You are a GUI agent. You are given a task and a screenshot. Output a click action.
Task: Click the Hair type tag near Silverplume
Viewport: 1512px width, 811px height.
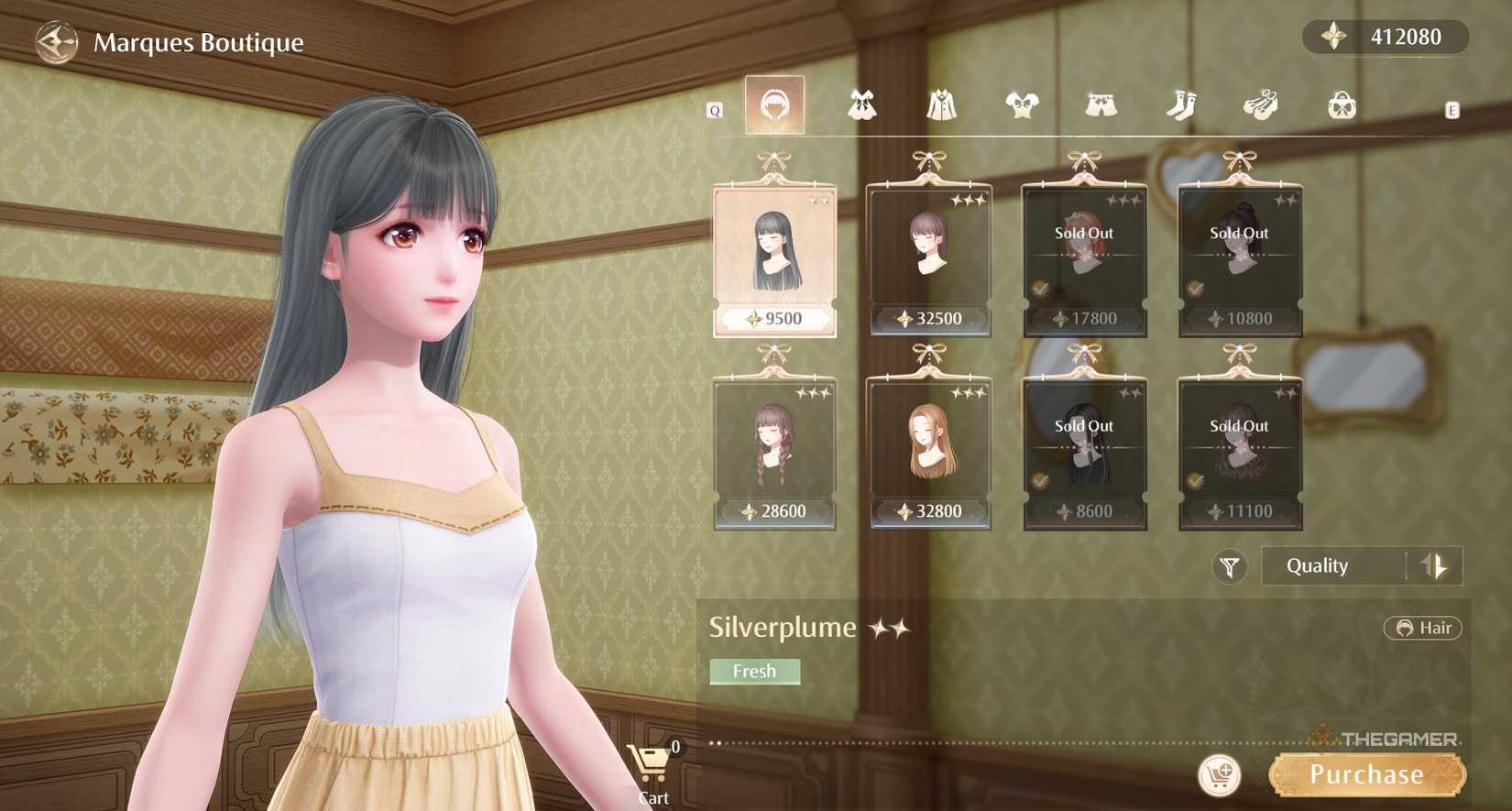click(1423, 628)
